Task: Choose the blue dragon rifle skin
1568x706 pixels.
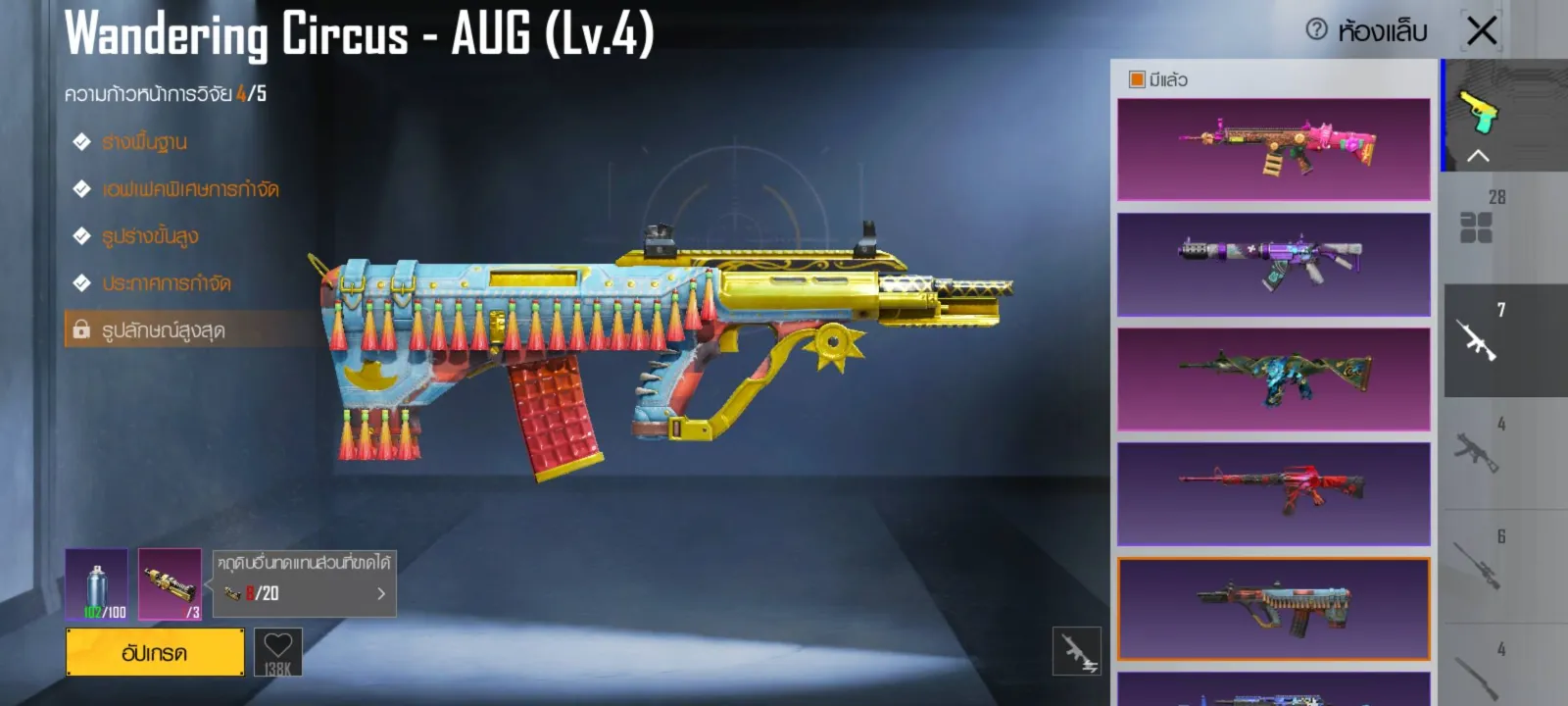Action: pyautogui.click(x=1273, y=378)
